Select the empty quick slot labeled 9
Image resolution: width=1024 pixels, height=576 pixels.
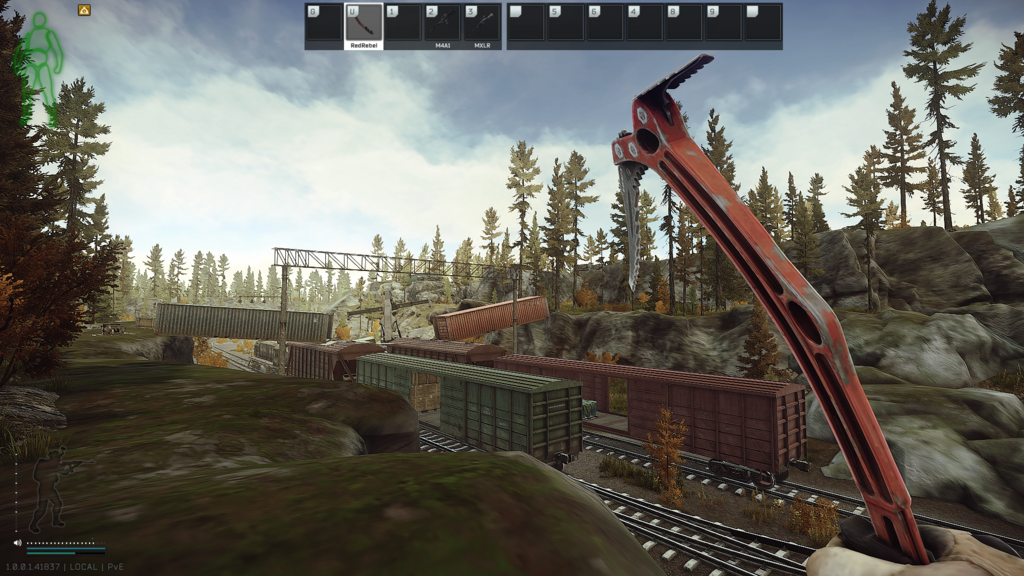pos(723,23)
